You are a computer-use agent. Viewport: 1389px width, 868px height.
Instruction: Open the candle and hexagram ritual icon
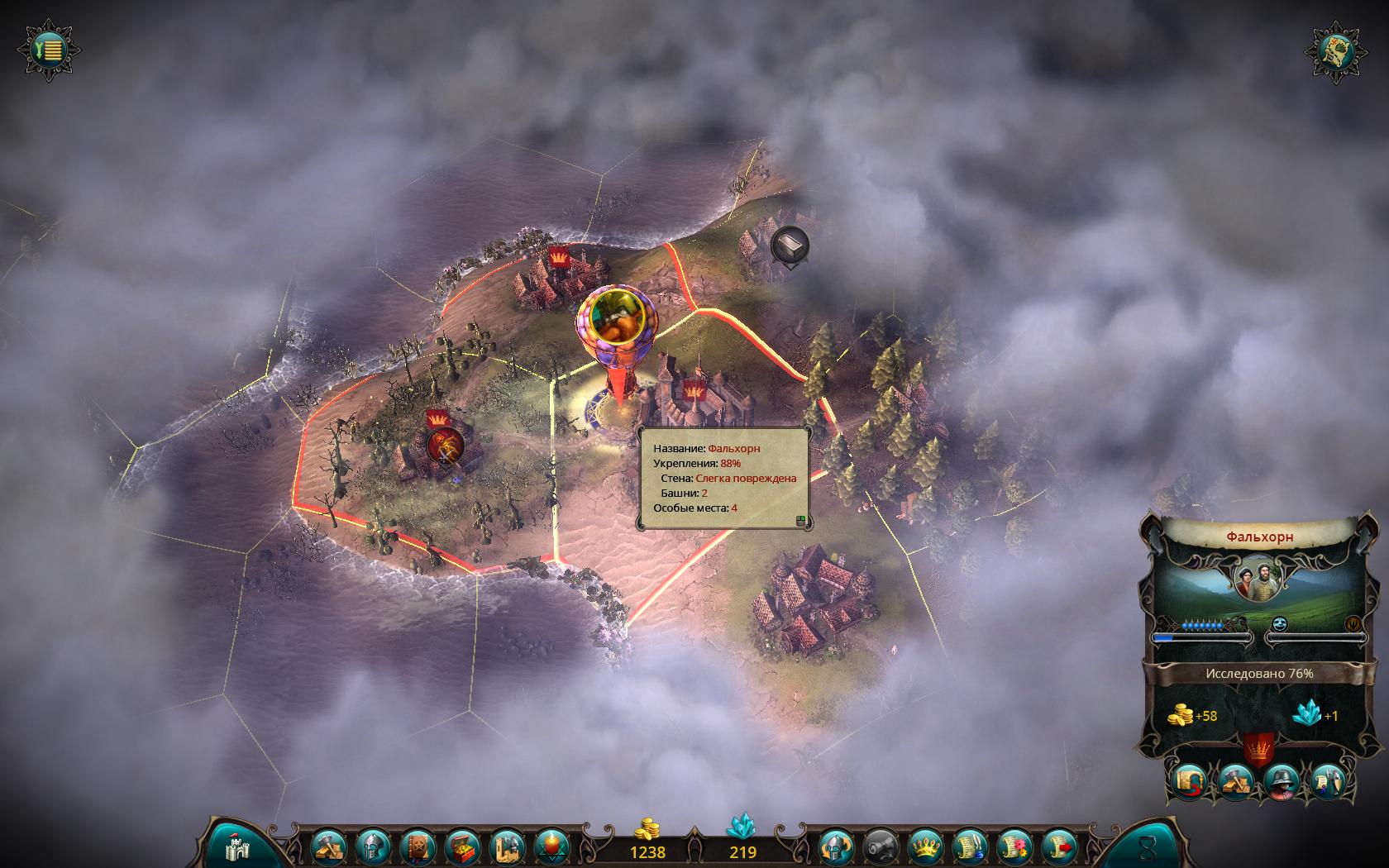(x=551, y=847)
